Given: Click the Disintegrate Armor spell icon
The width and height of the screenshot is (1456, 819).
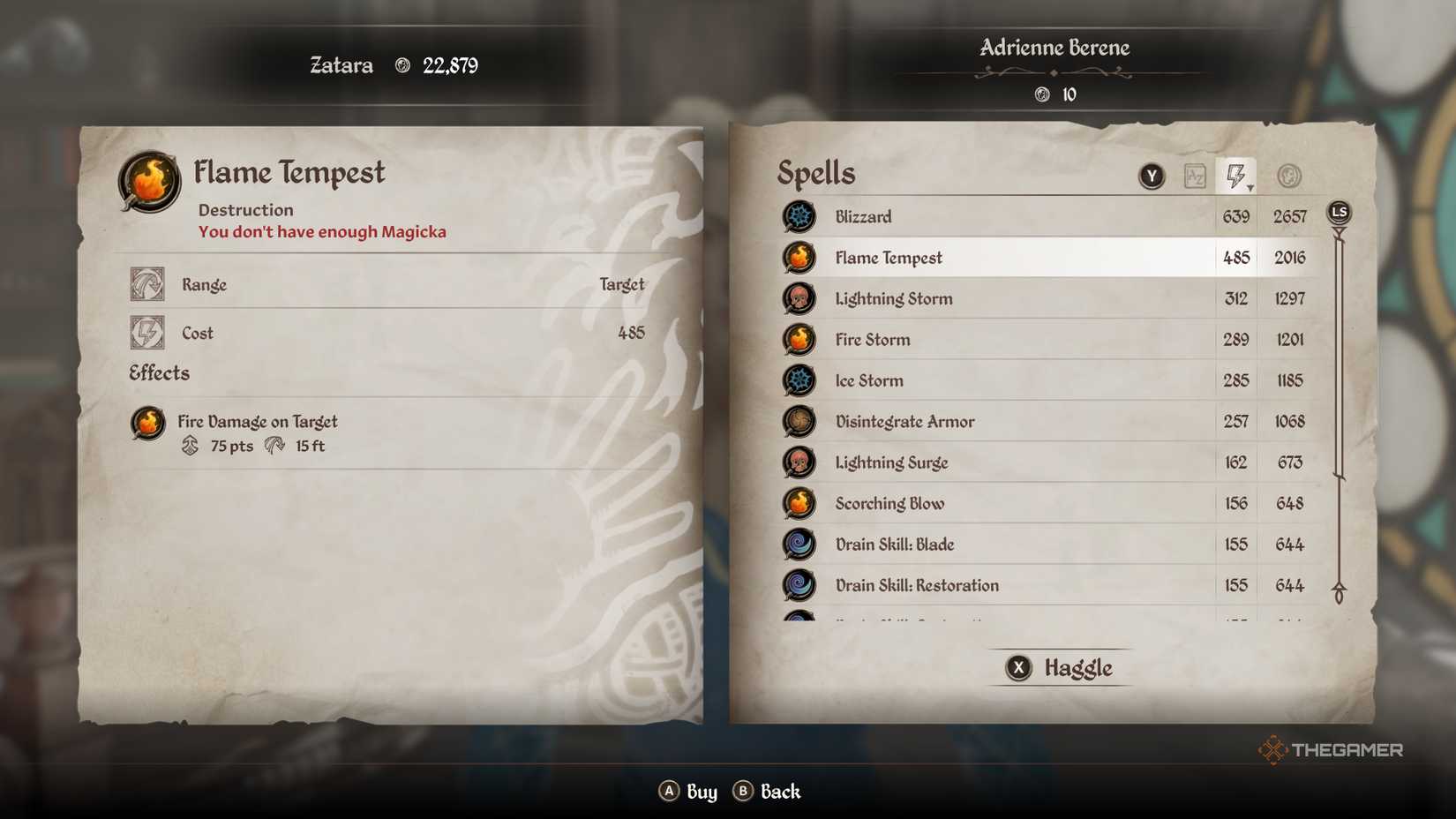Looking at the screenshot, I should pos(799,421).
